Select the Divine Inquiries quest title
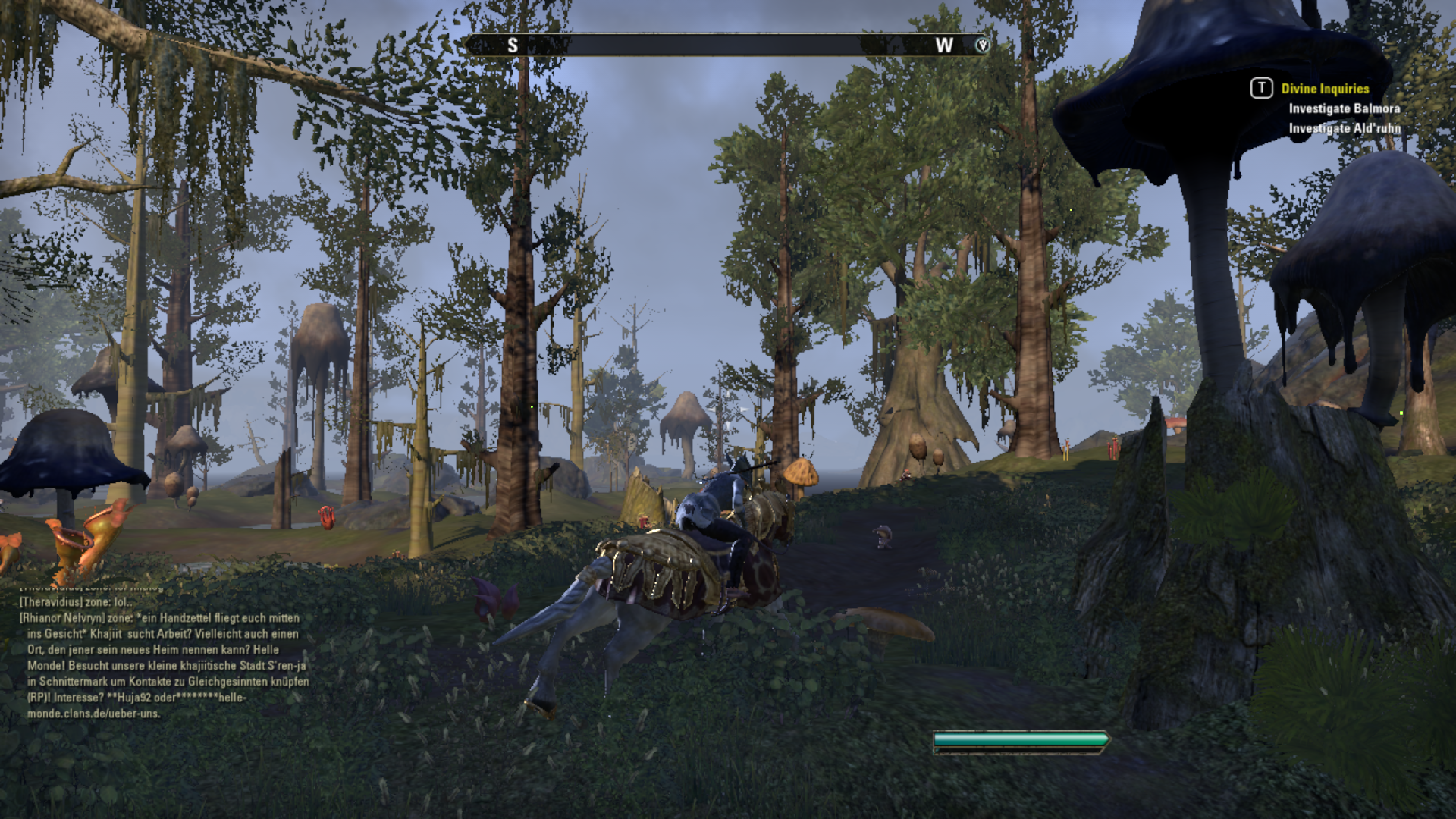1456x819 pixels. (1325, 89)
